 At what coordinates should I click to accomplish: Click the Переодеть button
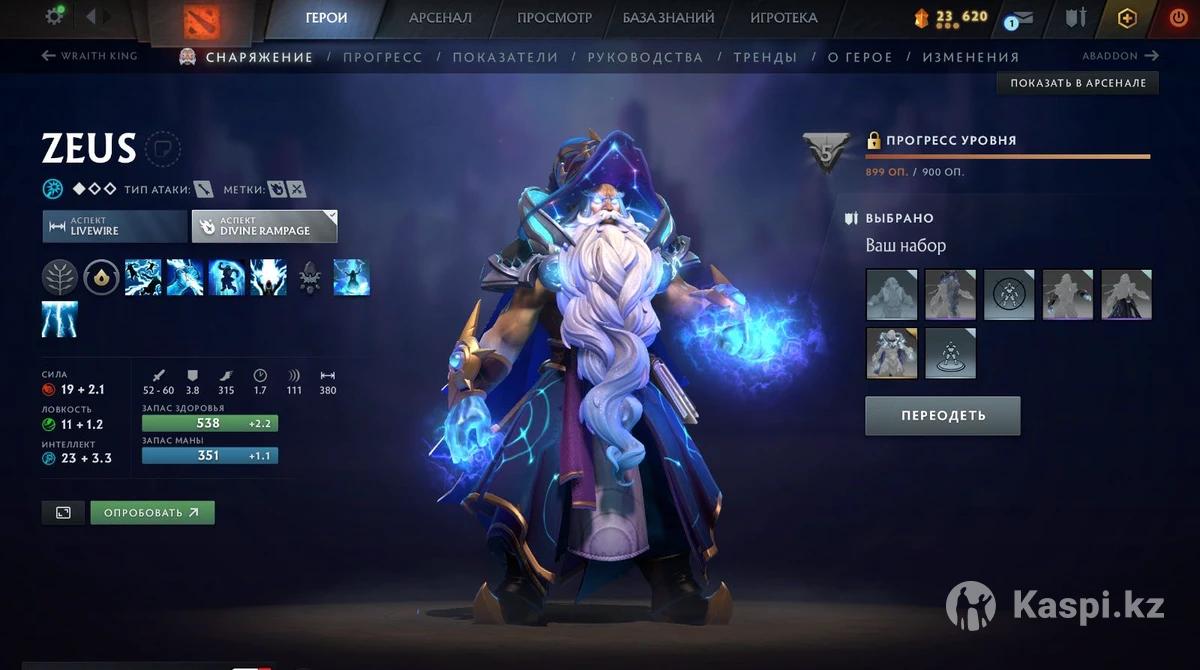coord(942,416)
